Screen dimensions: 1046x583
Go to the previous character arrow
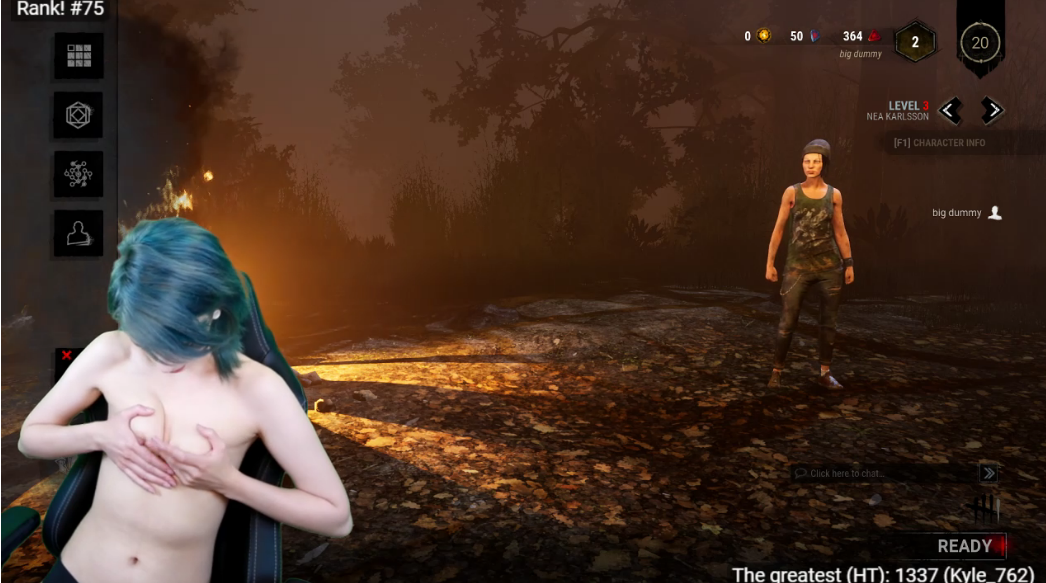(x=950, y=110)
